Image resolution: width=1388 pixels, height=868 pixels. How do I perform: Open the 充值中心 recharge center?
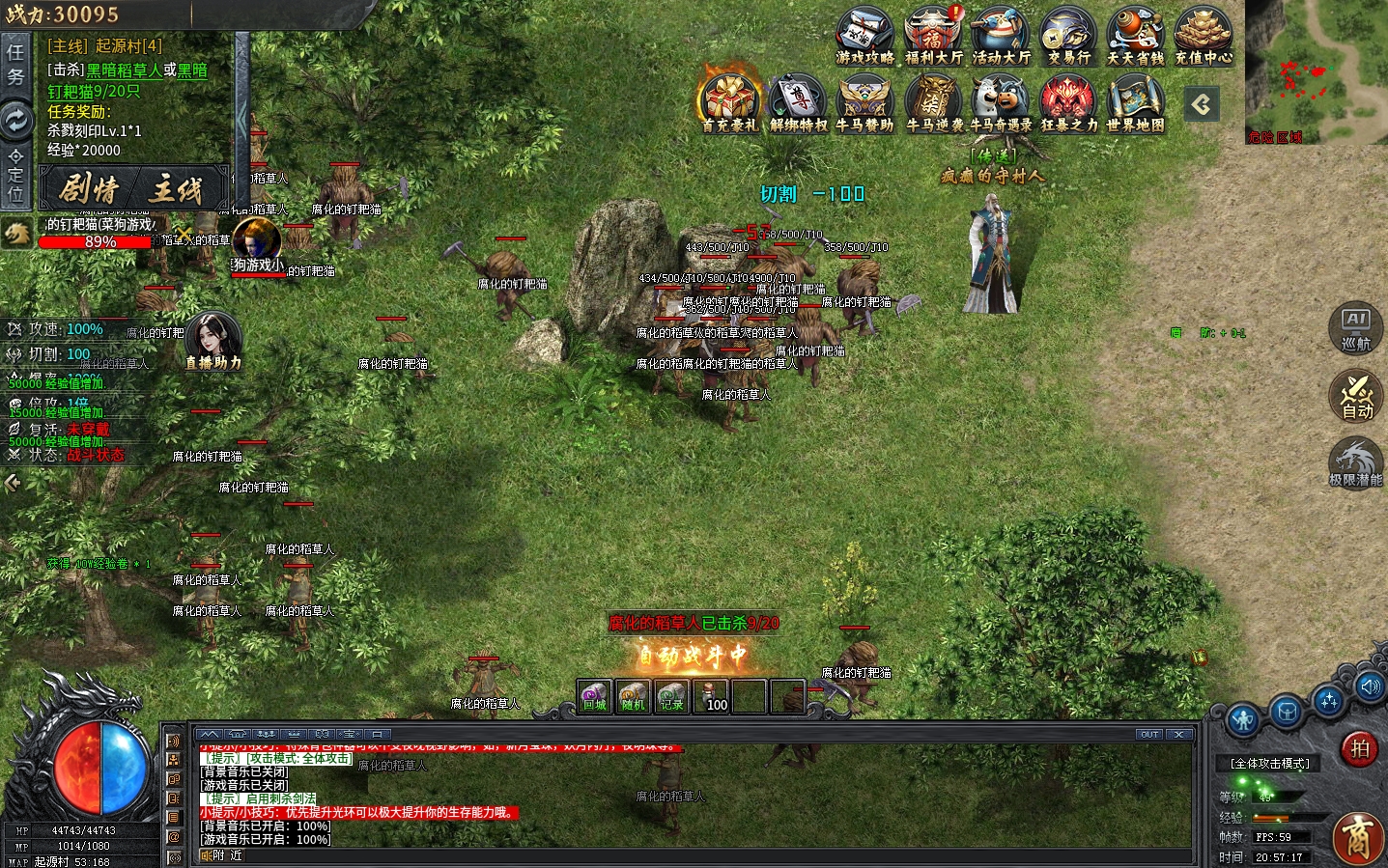(1204, 35)
